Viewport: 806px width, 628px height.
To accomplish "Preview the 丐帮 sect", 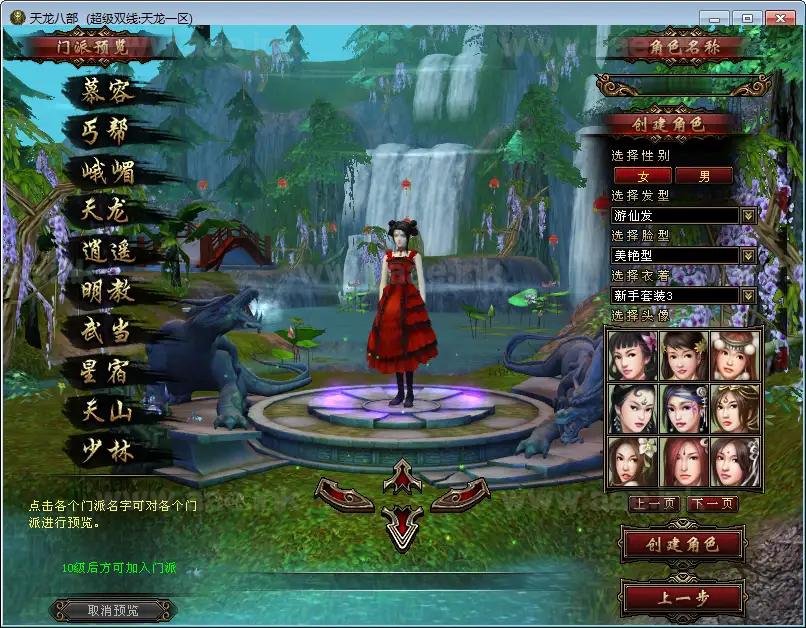I will 108,131.
